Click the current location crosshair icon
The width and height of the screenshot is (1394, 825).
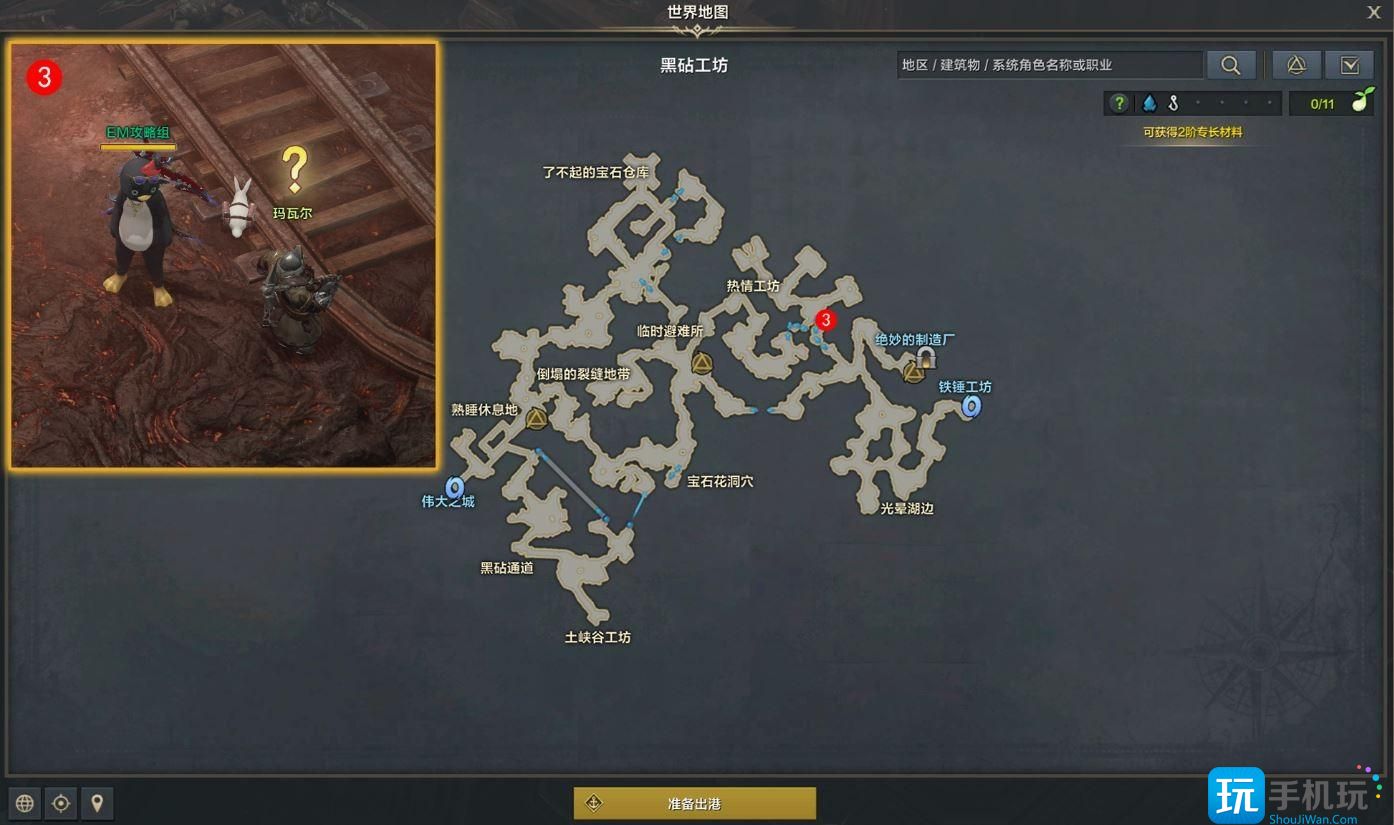[60, 803]
